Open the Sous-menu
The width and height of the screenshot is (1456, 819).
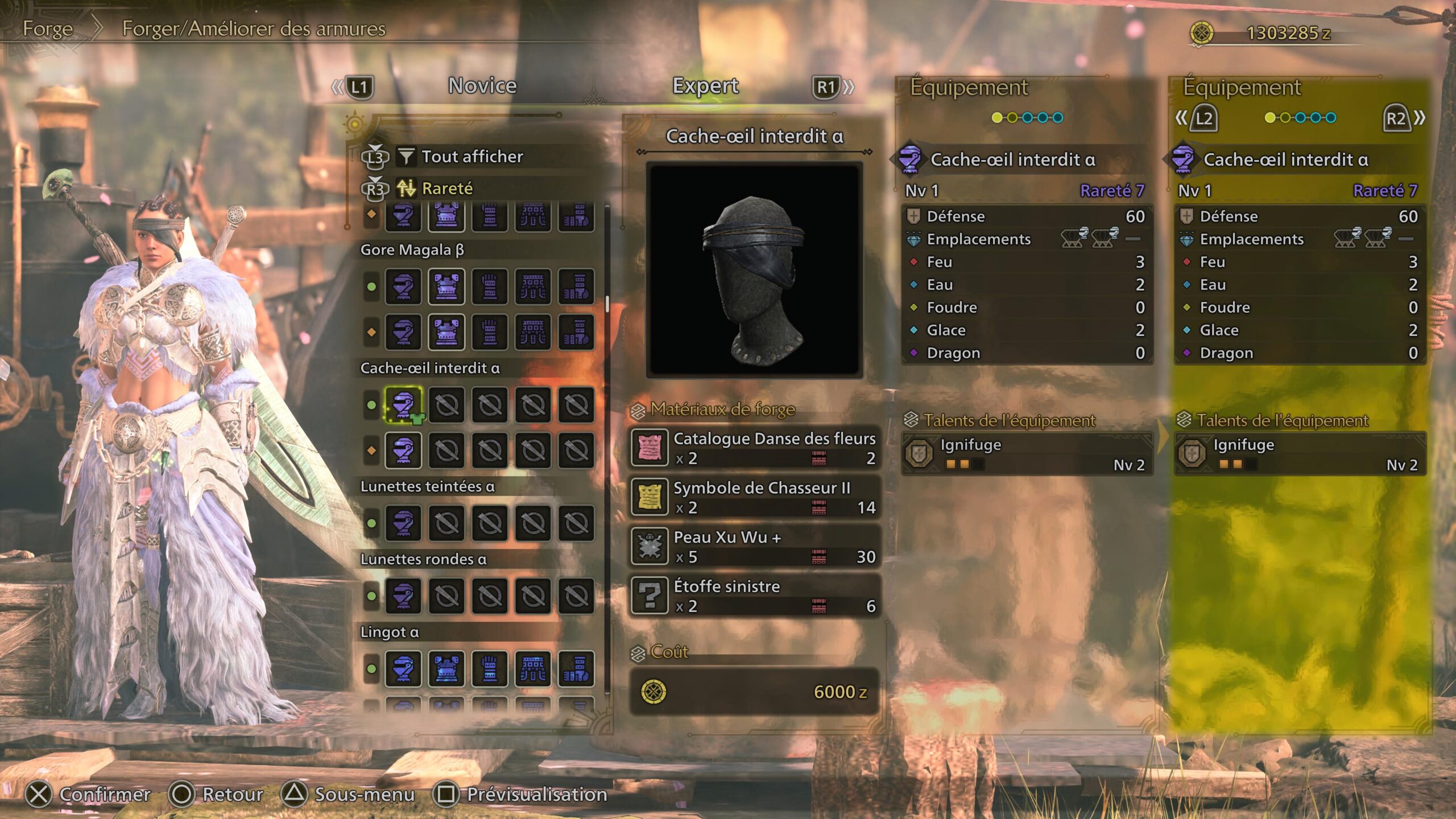point(349,795)
